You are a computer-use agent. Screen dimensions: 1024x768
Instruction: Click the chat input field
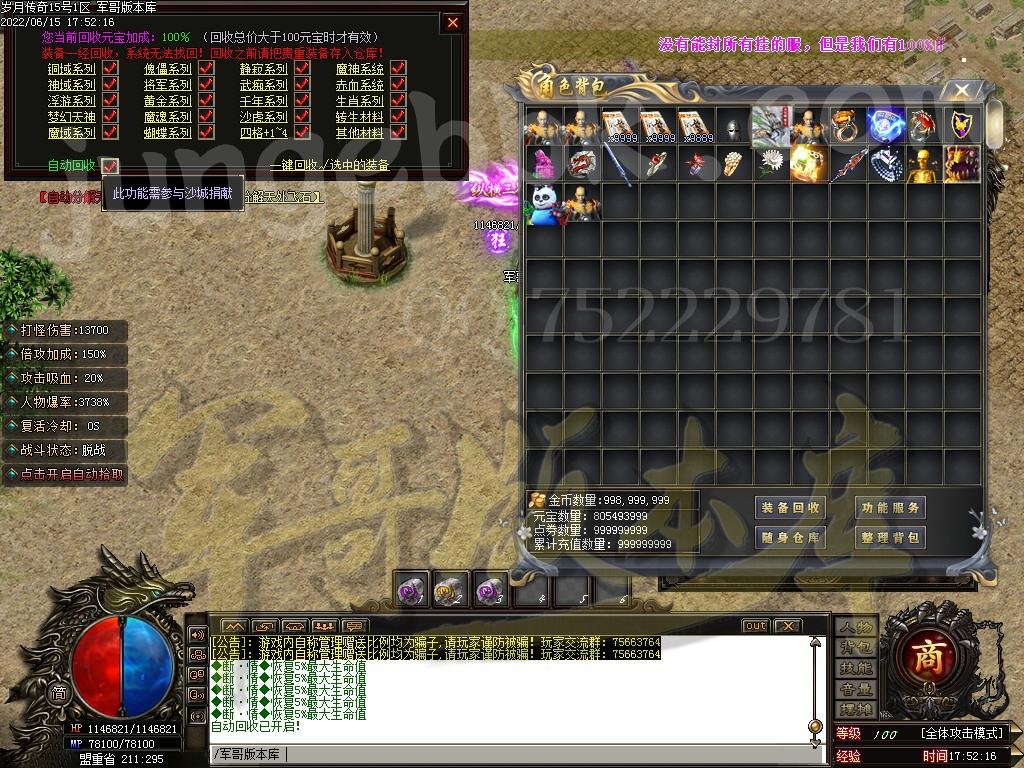[500, 754]
